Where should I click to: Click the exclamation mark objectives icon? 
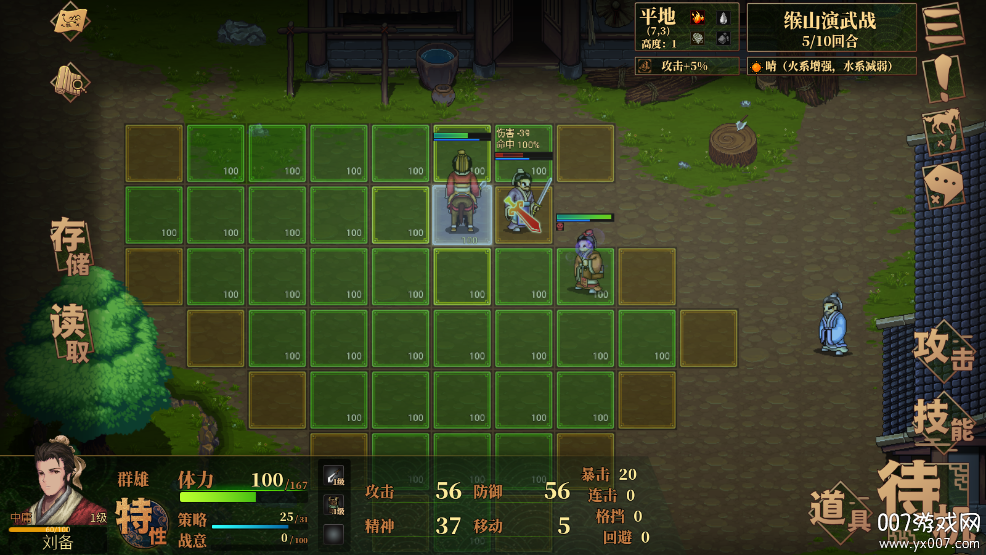tap(942, 78)
